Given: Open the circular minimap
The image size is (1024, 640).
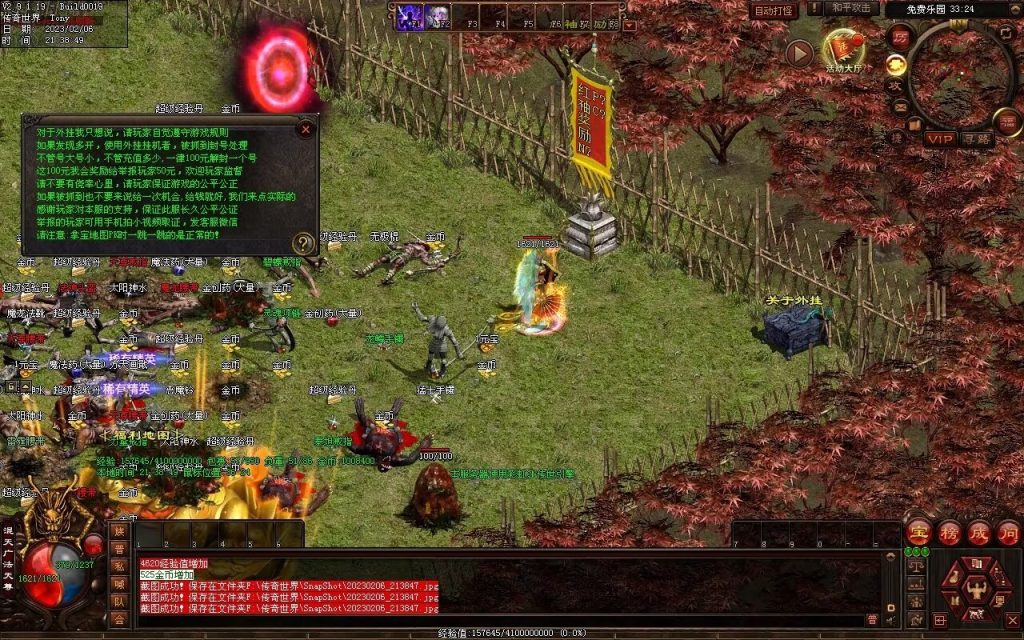Looking at the screenshot, I should click(x=963, y=75).
